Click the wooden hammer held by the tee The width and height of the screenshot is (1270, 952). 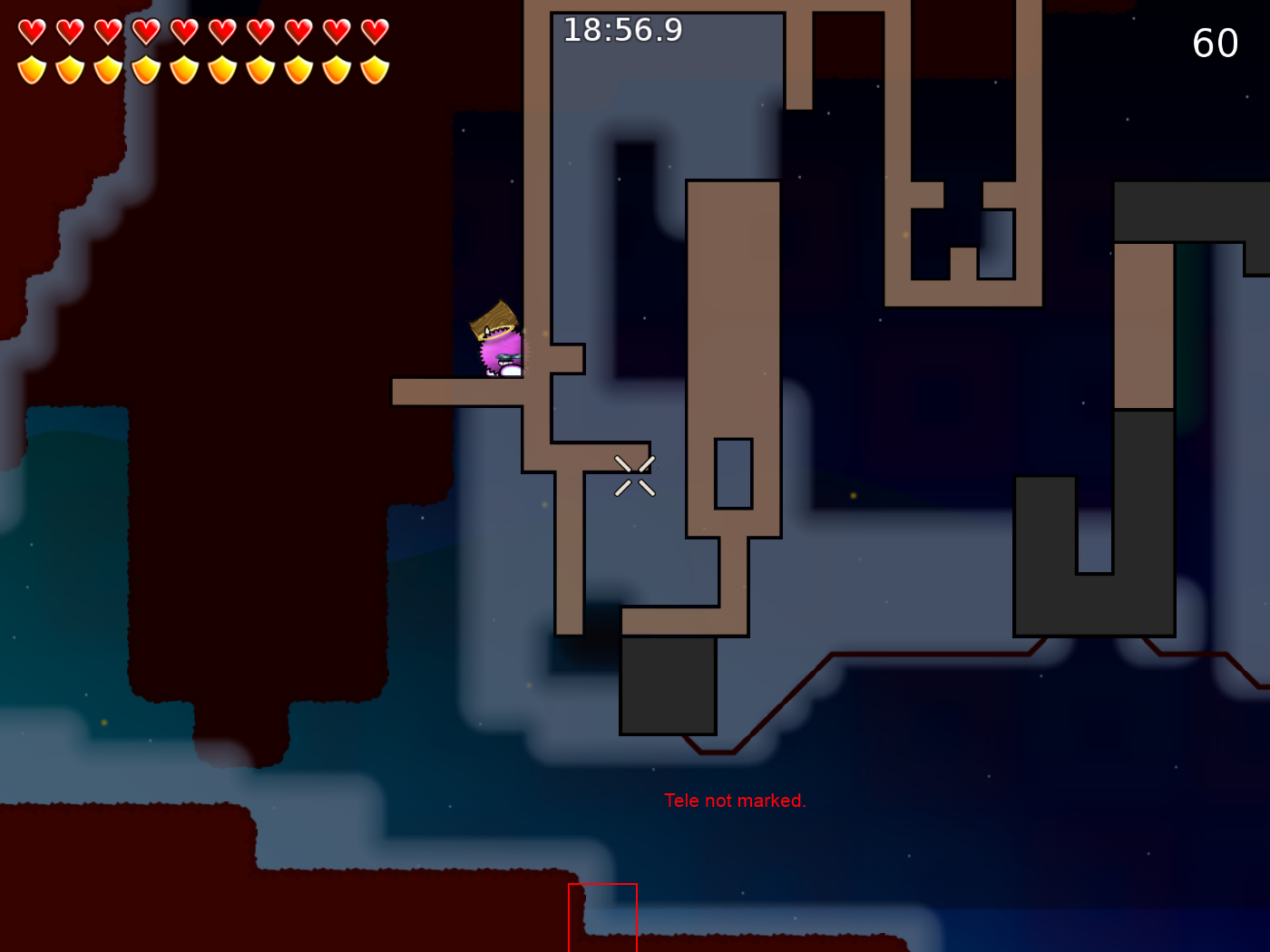click(494, 317)
